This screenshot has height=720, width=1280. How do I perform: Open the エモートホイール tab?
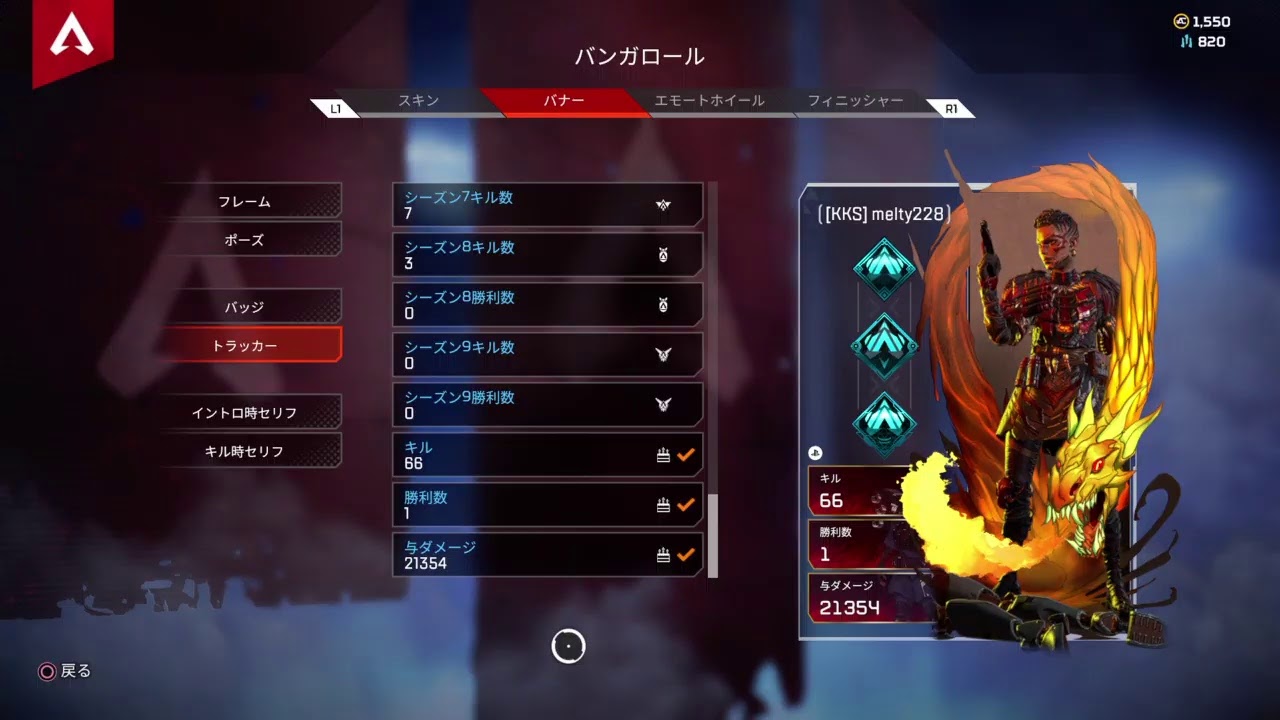pyautogui.click(x=711, y=101)
